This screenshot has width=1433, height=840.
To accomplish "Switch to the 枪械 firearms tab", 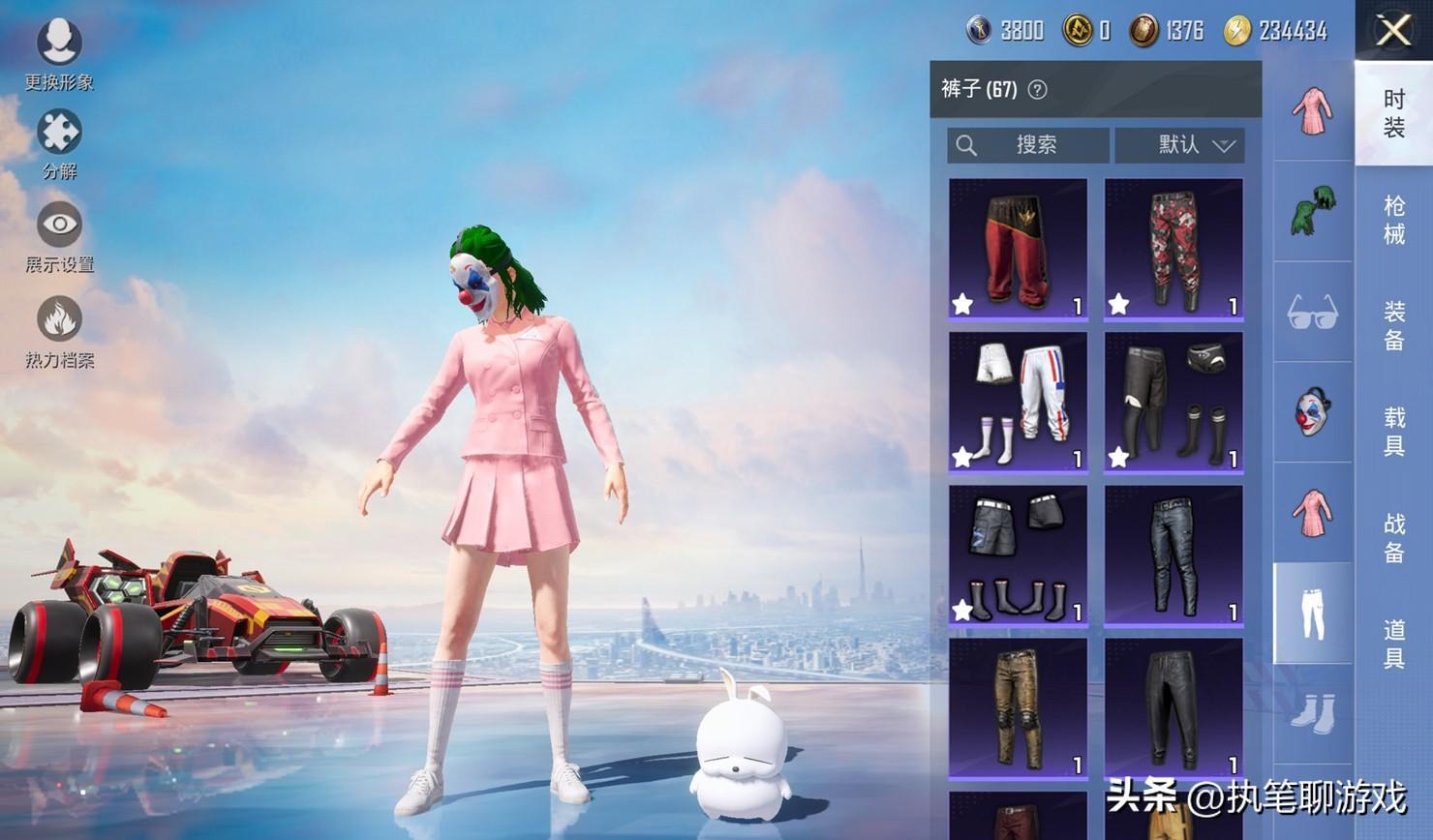I will (1393, 220).
